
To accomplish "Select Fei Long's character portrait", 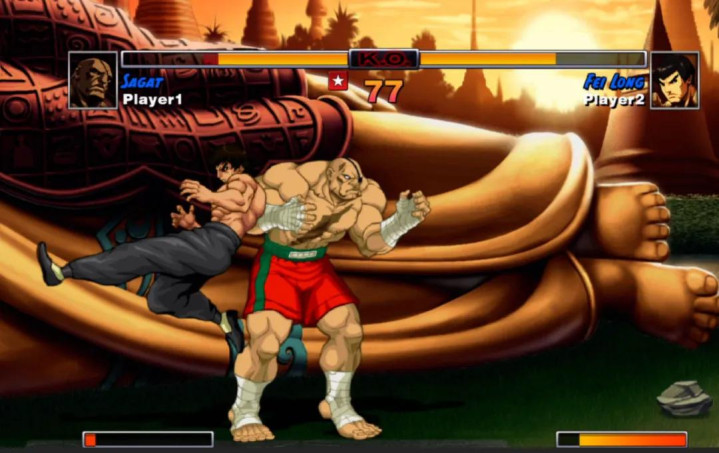I will (x=674, y=80).
